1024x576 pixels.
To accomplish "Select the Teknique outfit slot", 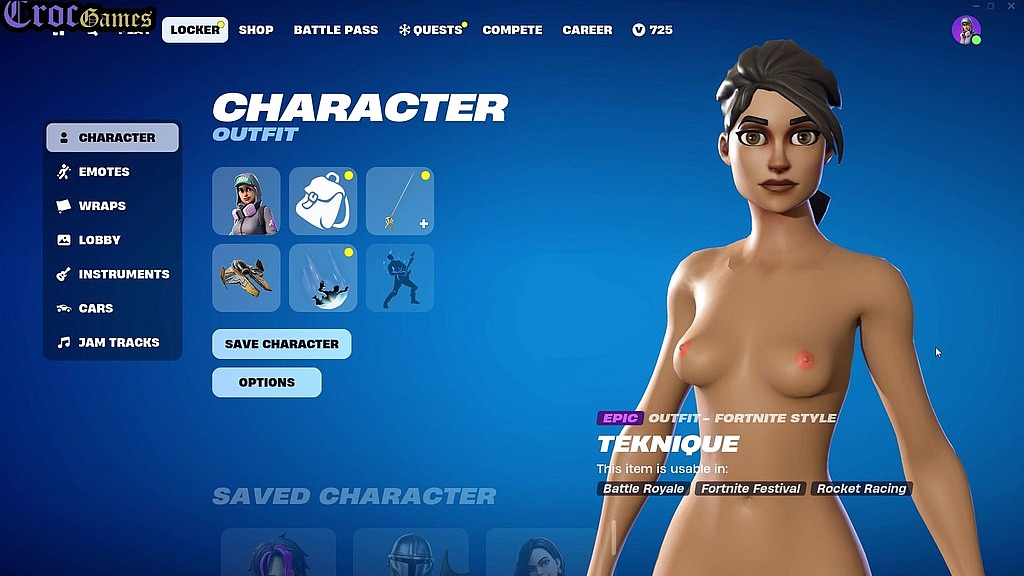I will point(246,201).
